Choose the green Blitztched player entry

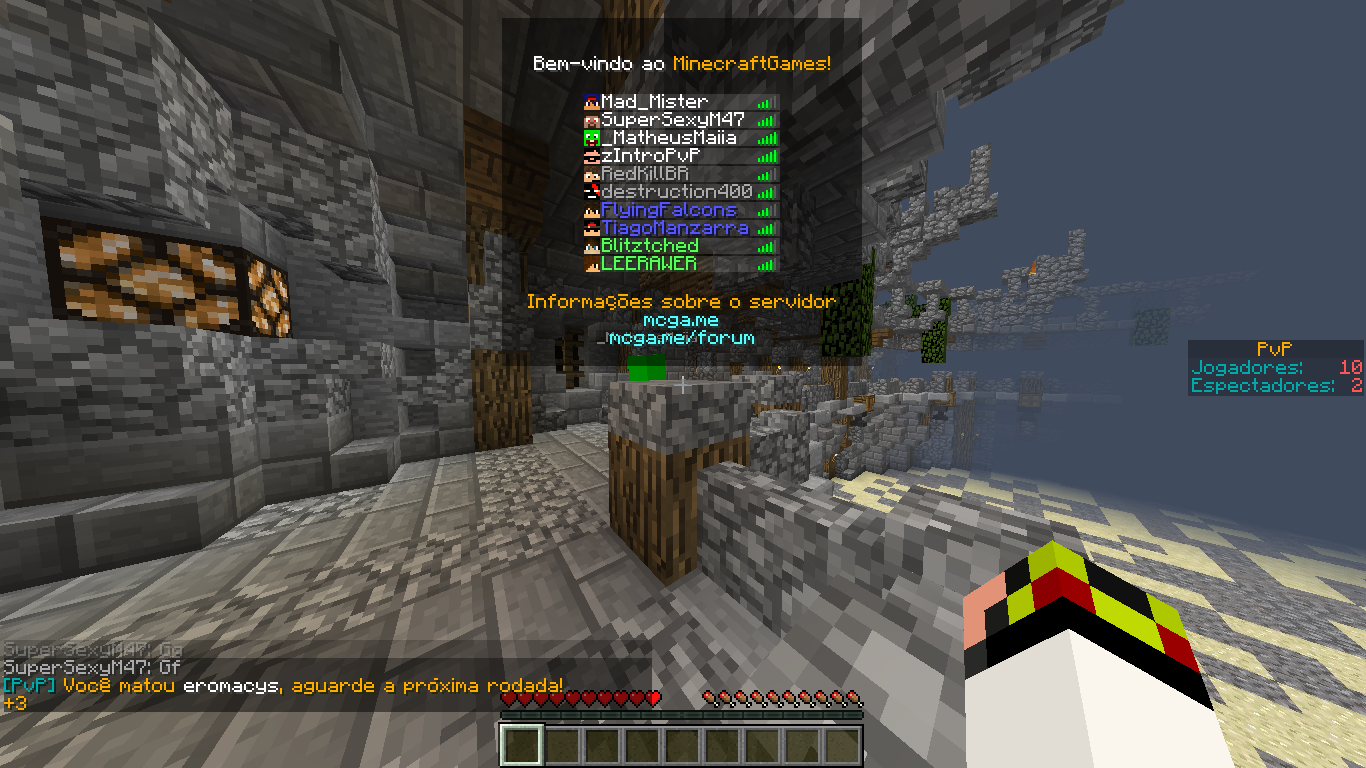[x=650, y=246]
